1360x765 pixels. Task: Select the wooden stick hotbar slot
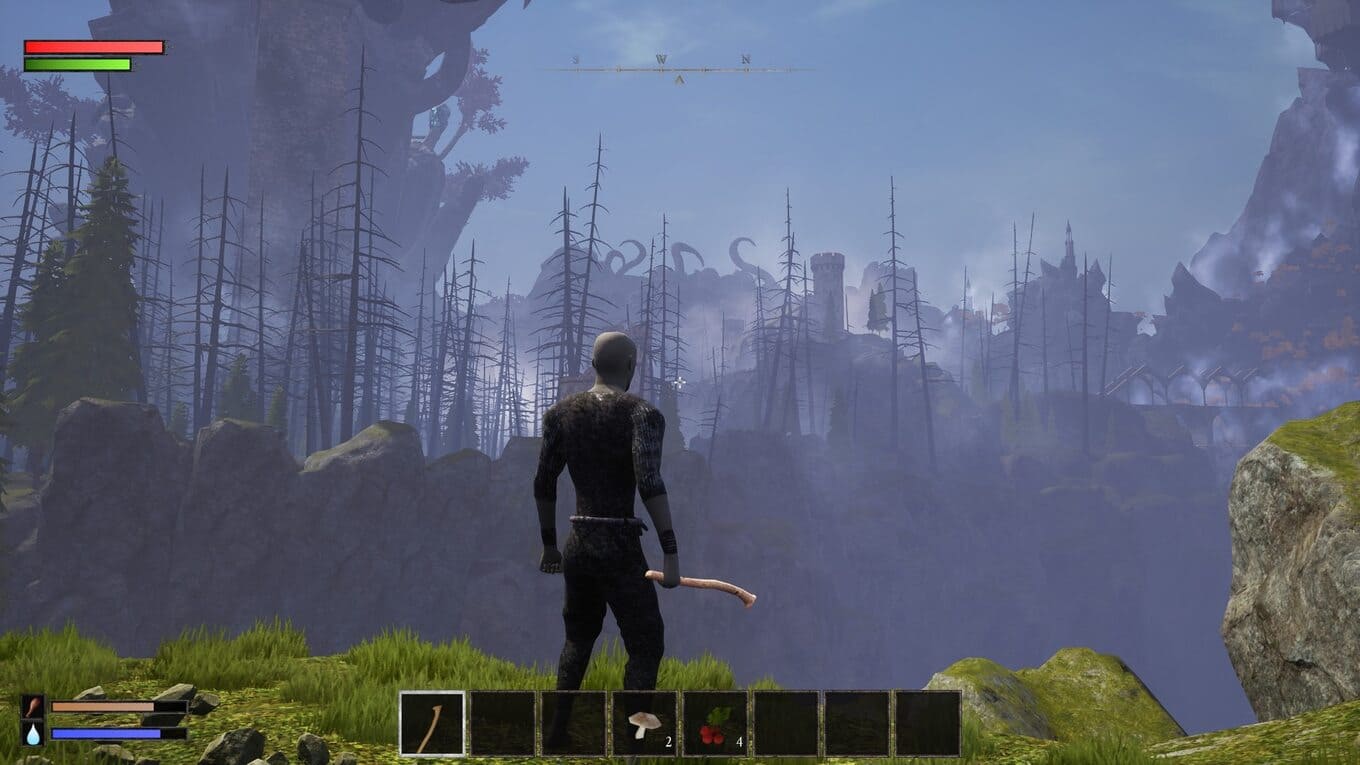432,723
